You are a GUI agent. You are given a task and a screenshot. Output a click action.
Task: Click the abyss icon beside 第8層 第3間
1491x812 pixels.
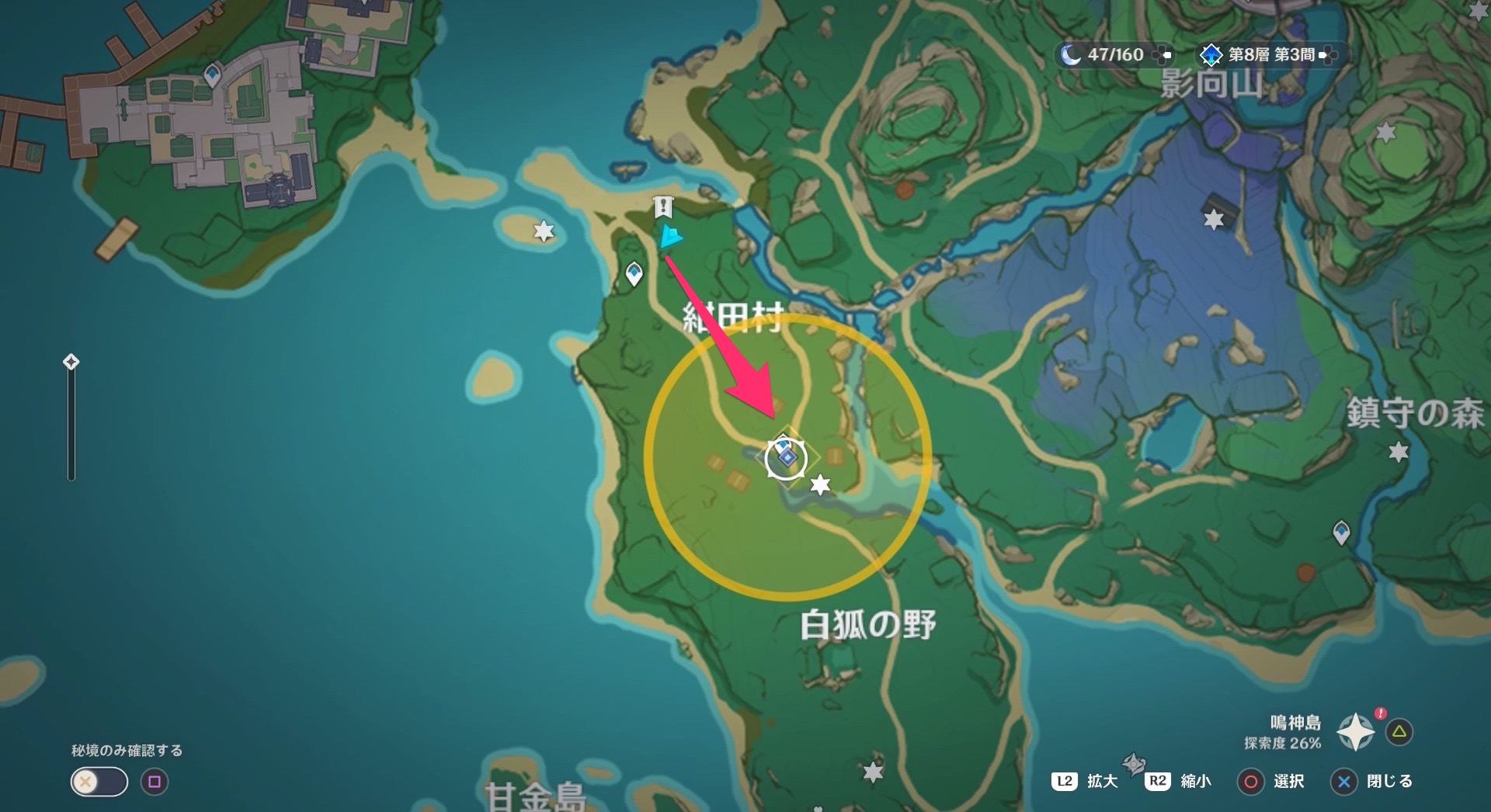click(1211, 55)
